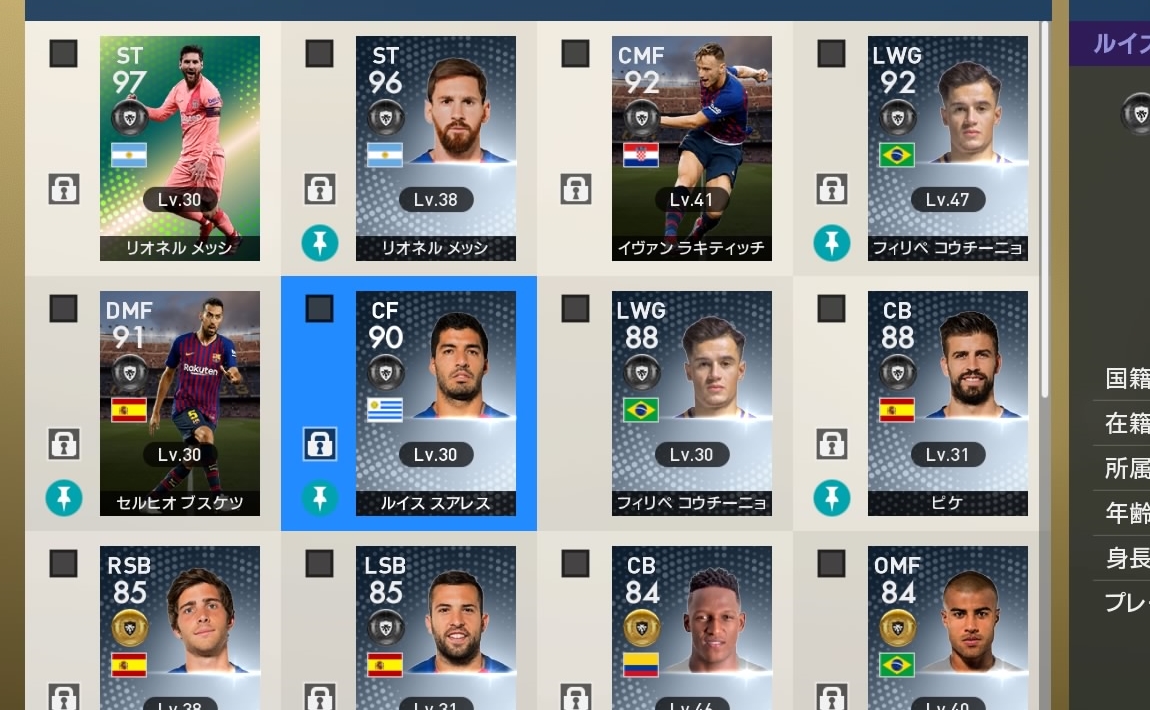
Task: Pick the RSB 85 player card
Action: [x=180, y=627]
